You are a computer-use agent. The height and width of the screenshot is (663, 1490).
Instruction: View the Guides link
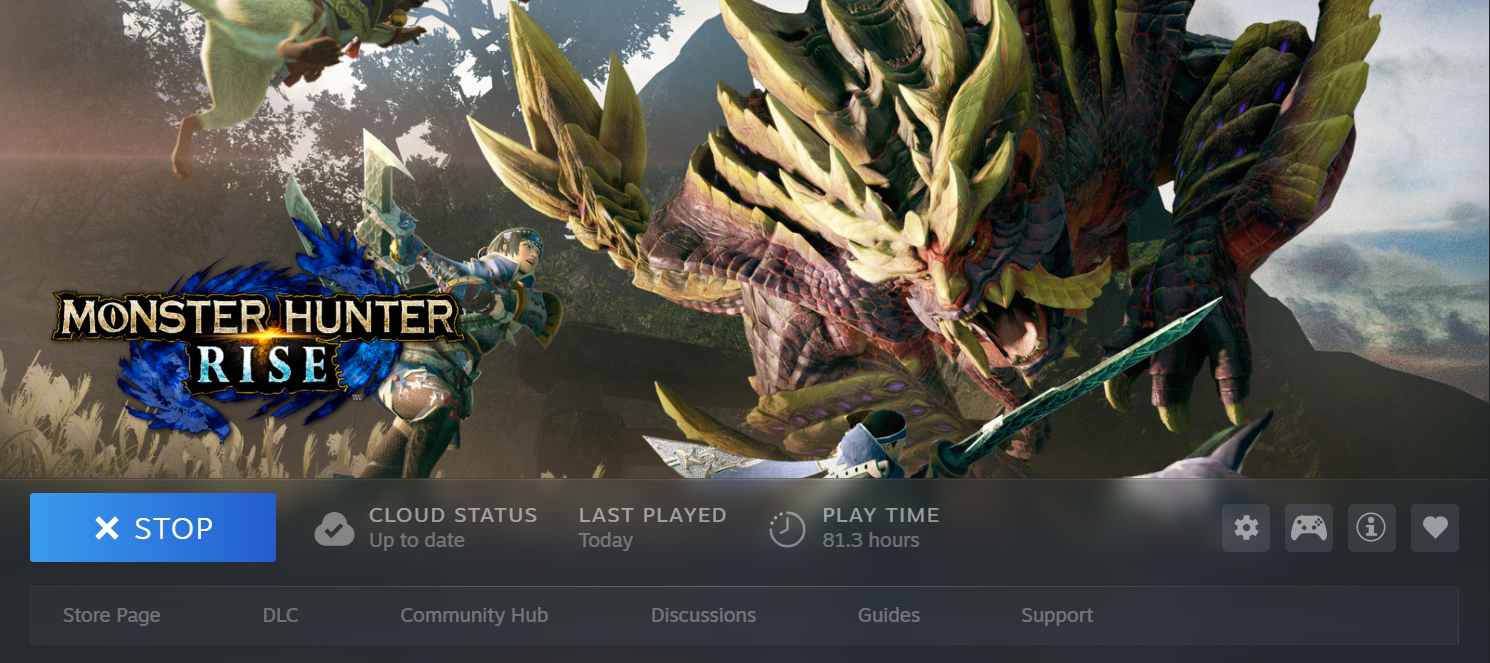[x=888, y=615]
